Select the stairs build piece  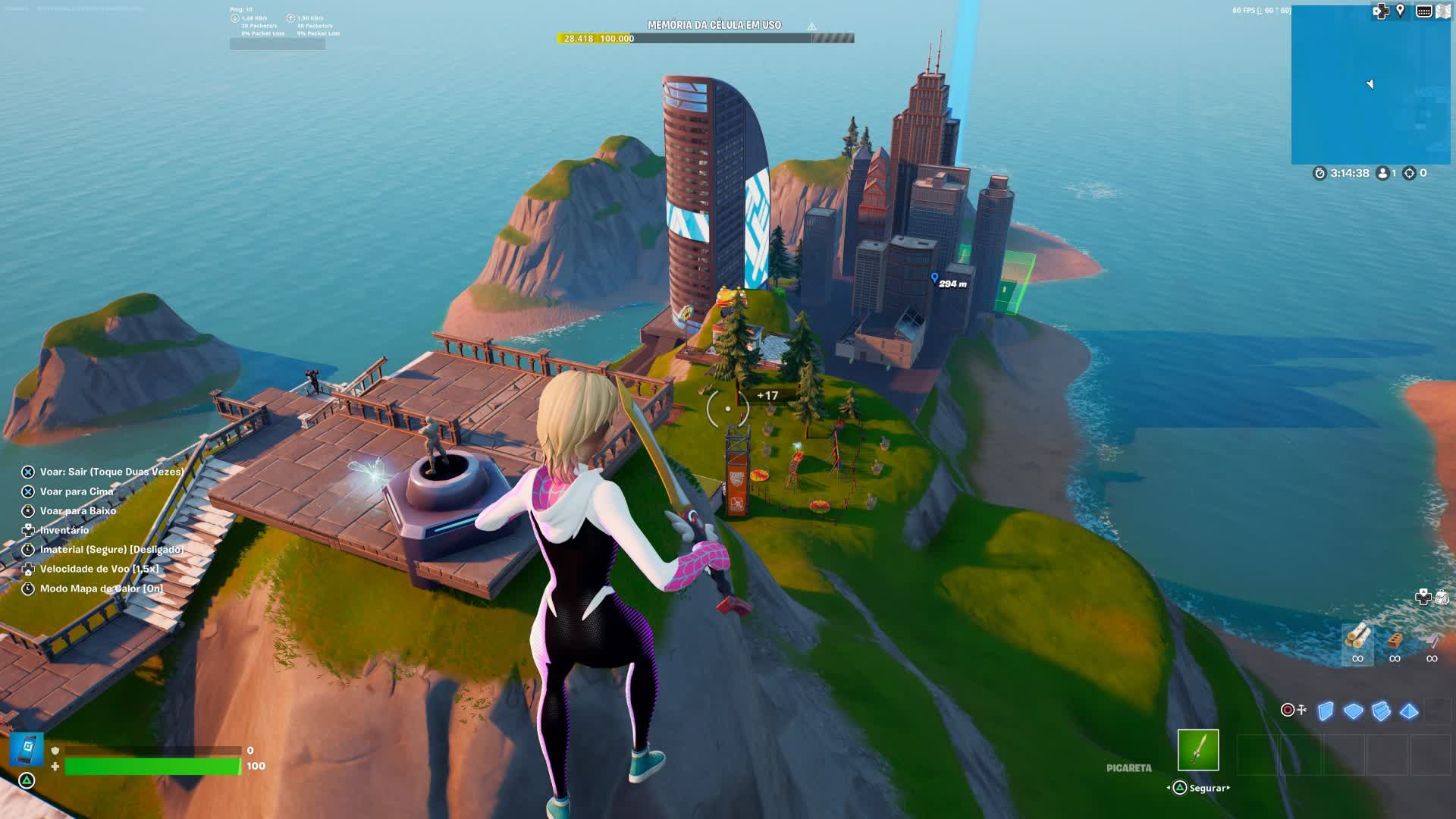[1381, 711]
